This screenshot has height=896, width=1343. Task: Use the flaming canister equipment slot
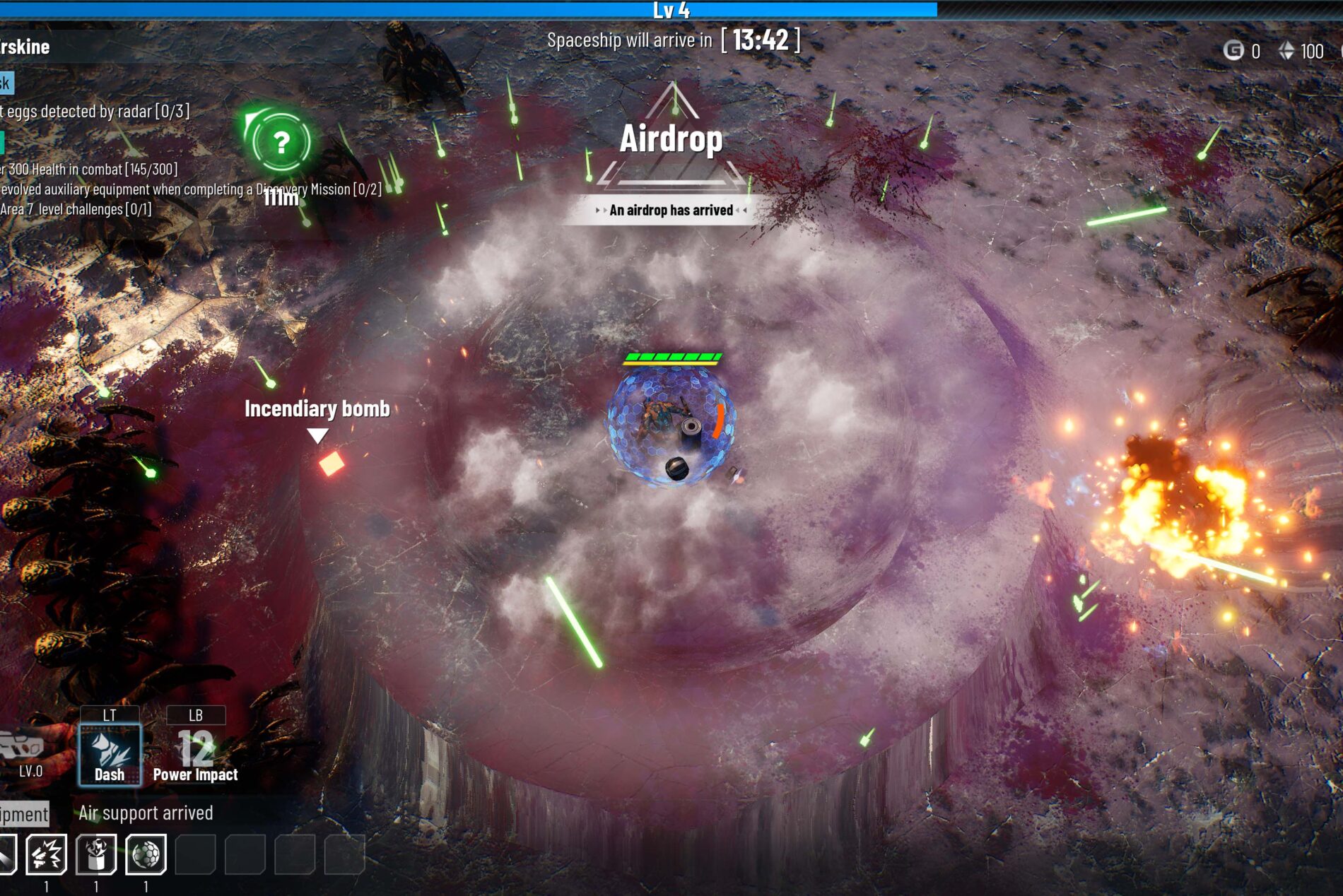point(96,854)
